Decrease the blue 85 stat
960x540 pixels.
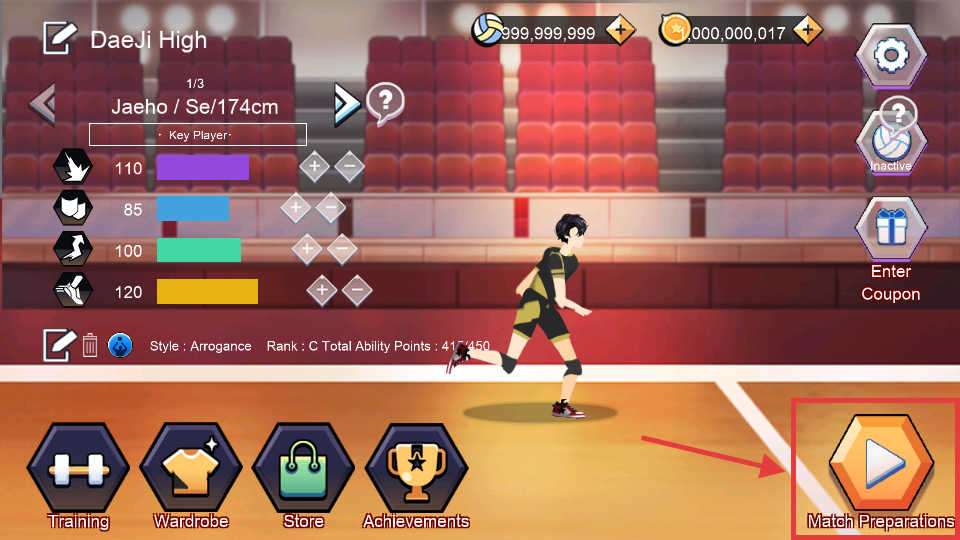tap(330, 208)
